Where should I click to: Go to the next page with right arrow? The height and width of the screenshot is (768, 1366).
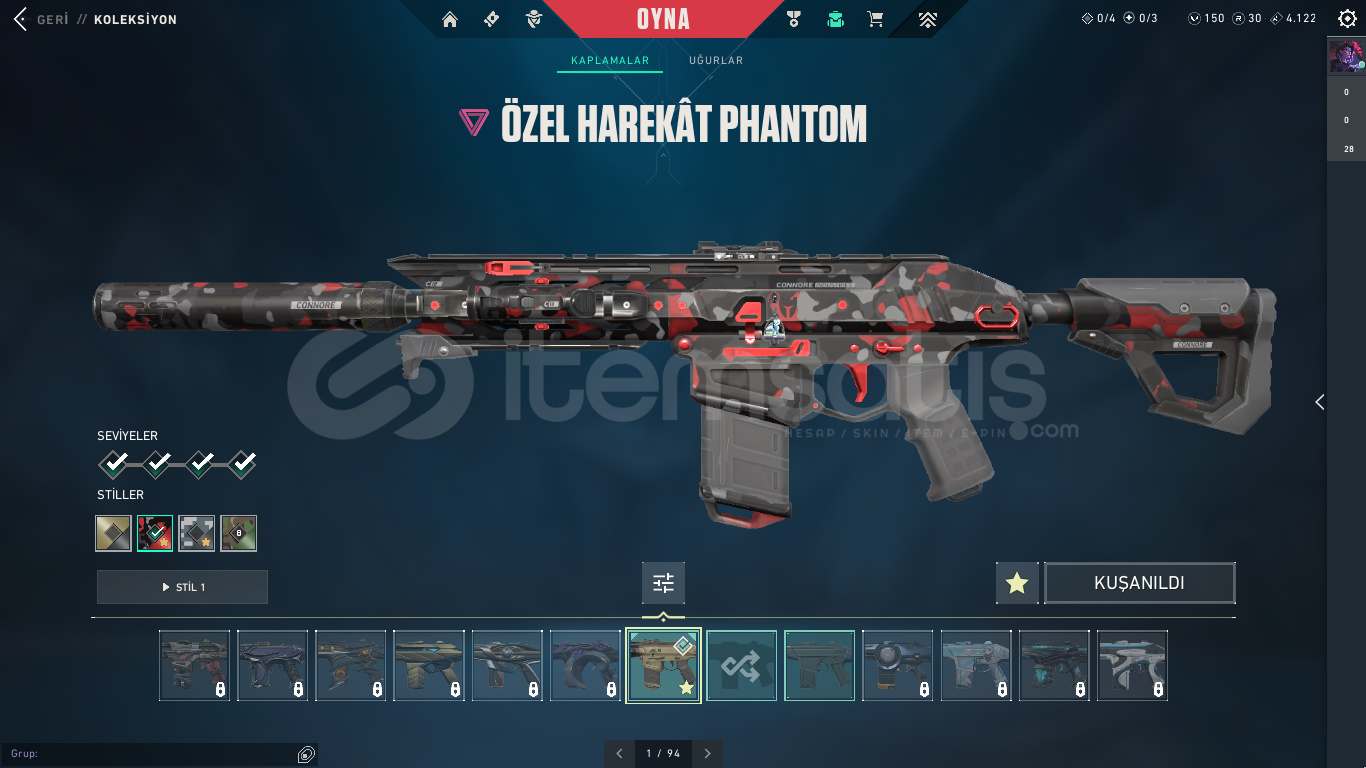pos(708,753)
